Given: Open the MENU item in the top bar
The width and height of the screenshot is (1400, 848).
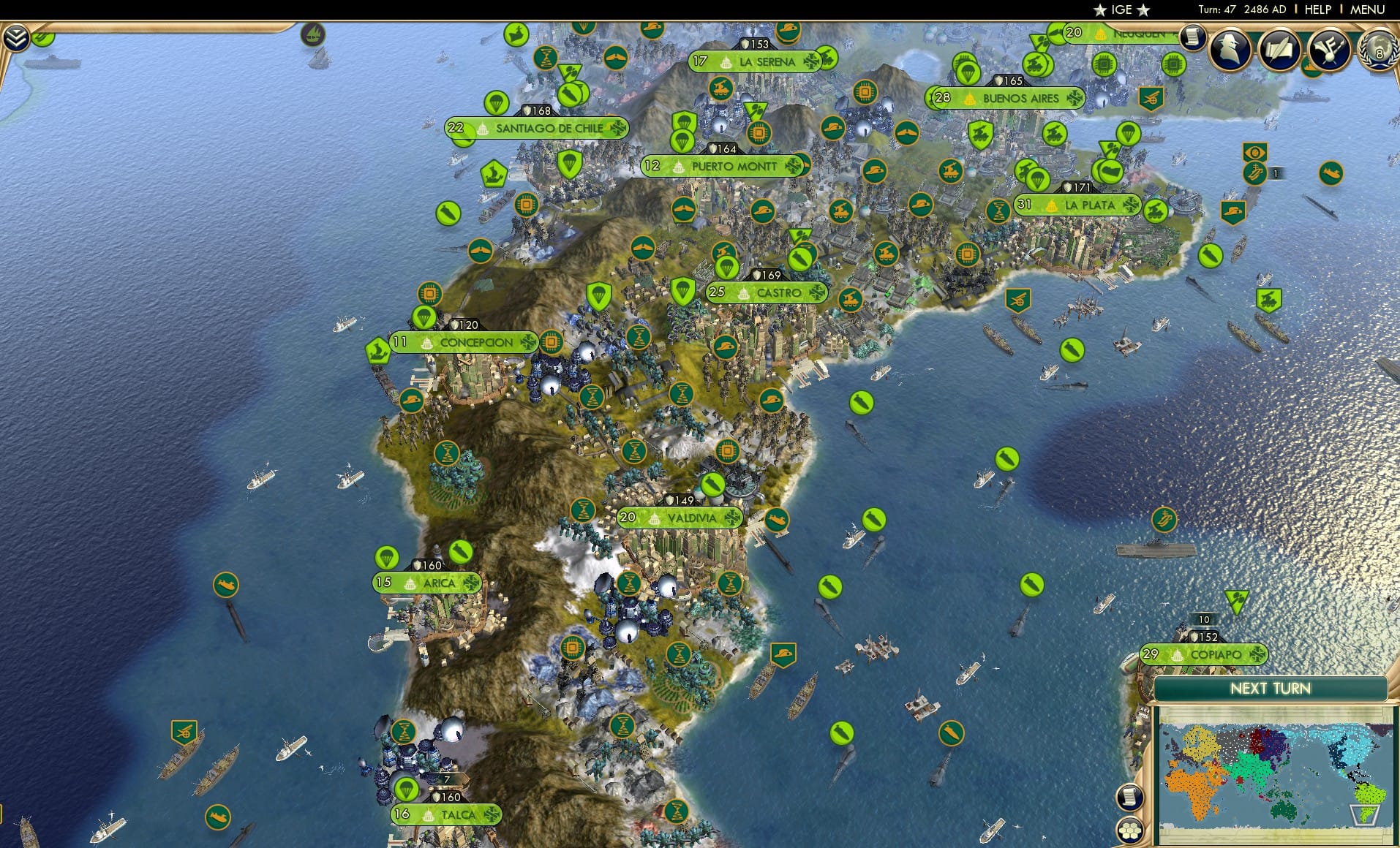Looking at the screenshot, I should 1367,9.
